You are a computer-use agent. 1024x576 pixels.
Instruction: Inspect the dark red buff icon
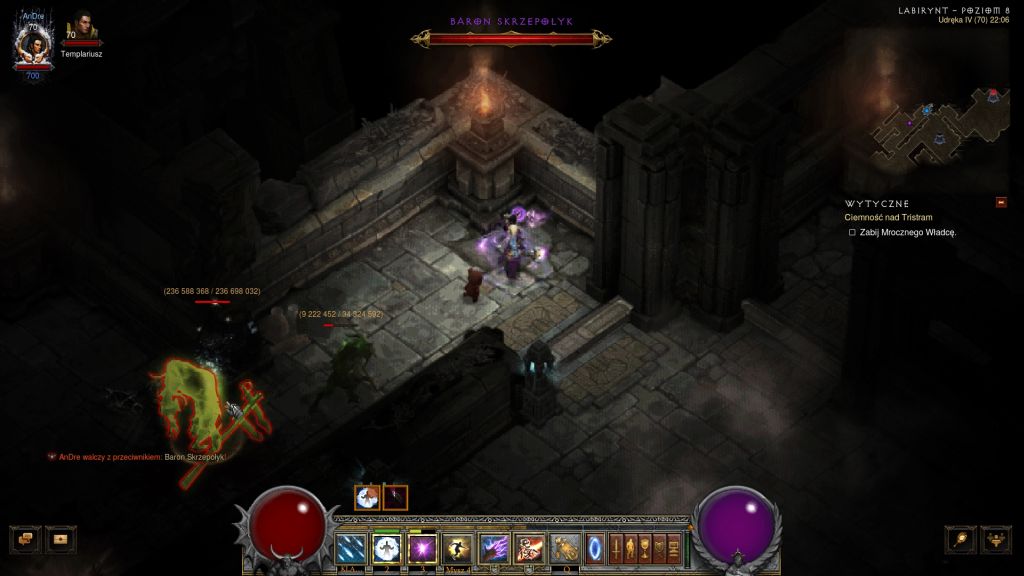pos(395,497)
